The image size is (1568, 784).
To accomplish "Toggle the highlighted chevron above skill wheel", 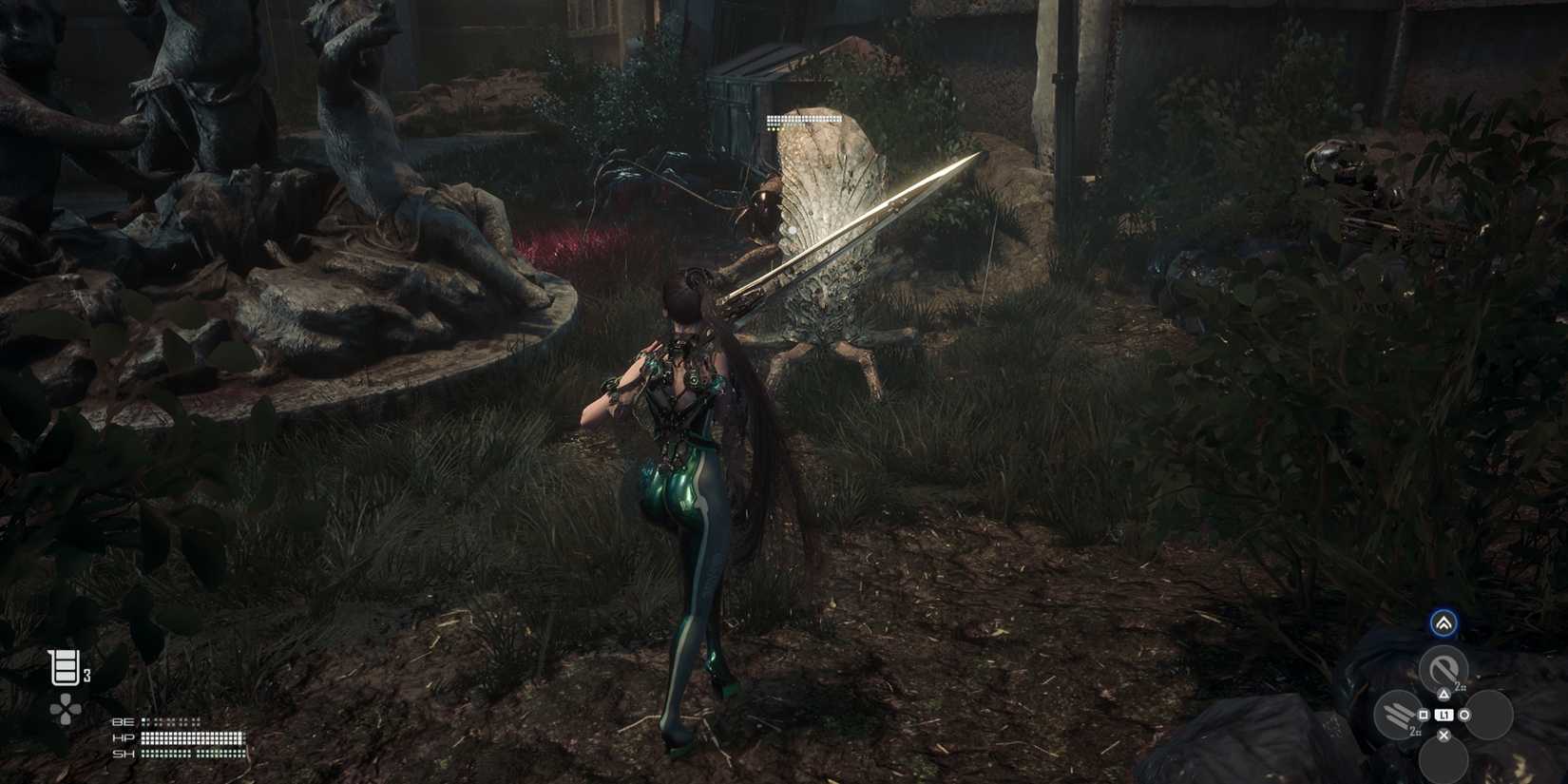I will pyautogui.click(x=1444, y=624).
